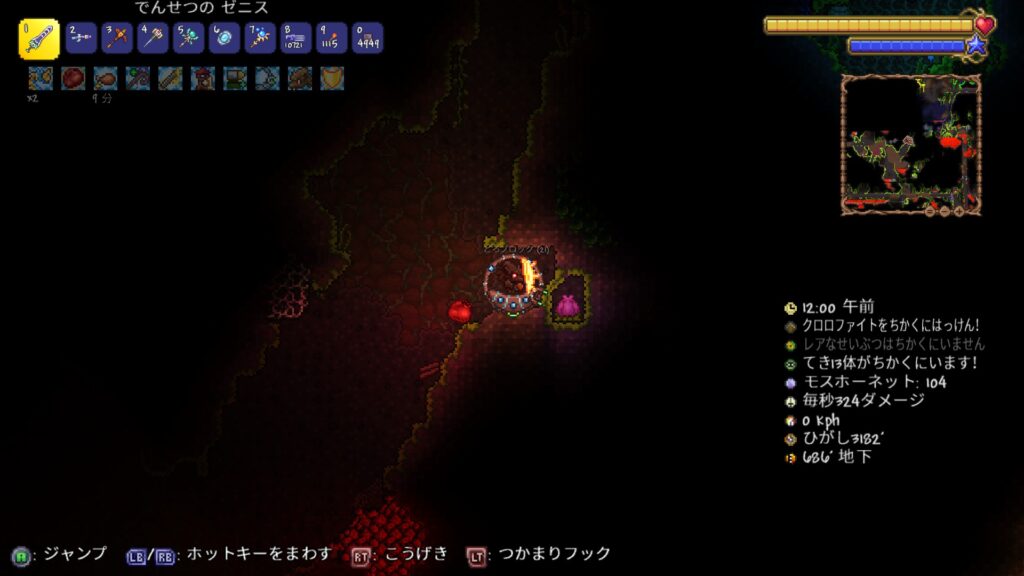Screen dimensions: 1024x576
Task: Select the teal-orb staff in slot 5
Action: pyautogui.click(x=189, y=38)
